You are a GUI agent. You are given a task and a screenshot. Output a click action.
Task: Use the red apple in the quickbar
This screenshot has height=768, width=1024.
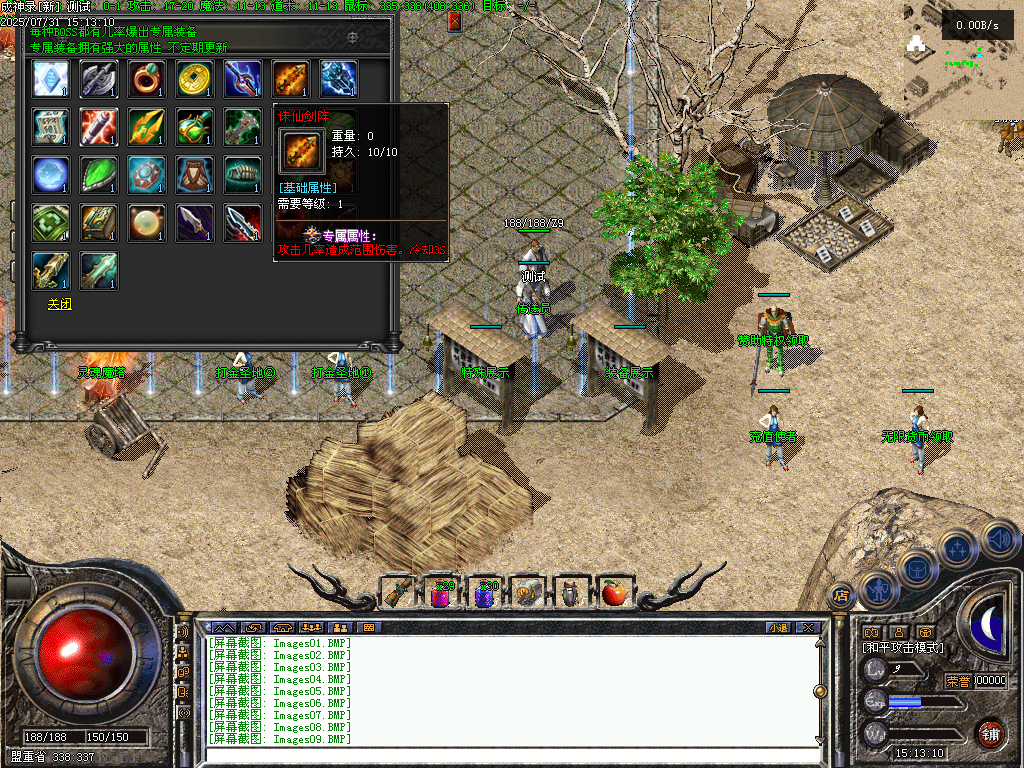click(615, 593)
